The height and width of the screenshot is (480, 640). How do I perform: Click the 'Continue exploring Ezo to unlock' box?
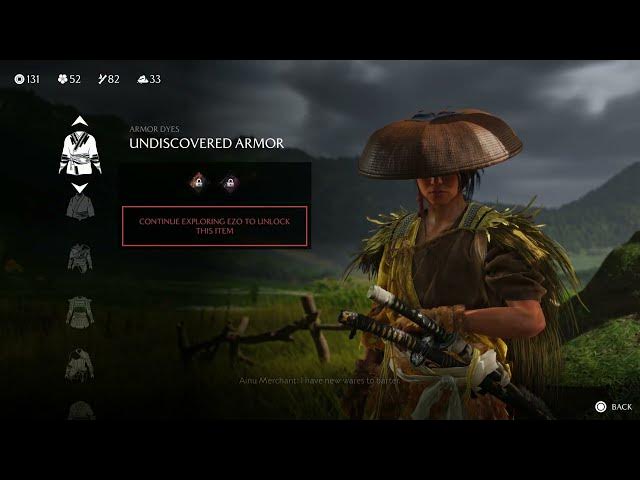pyautogui.click(x=215, y=226)
